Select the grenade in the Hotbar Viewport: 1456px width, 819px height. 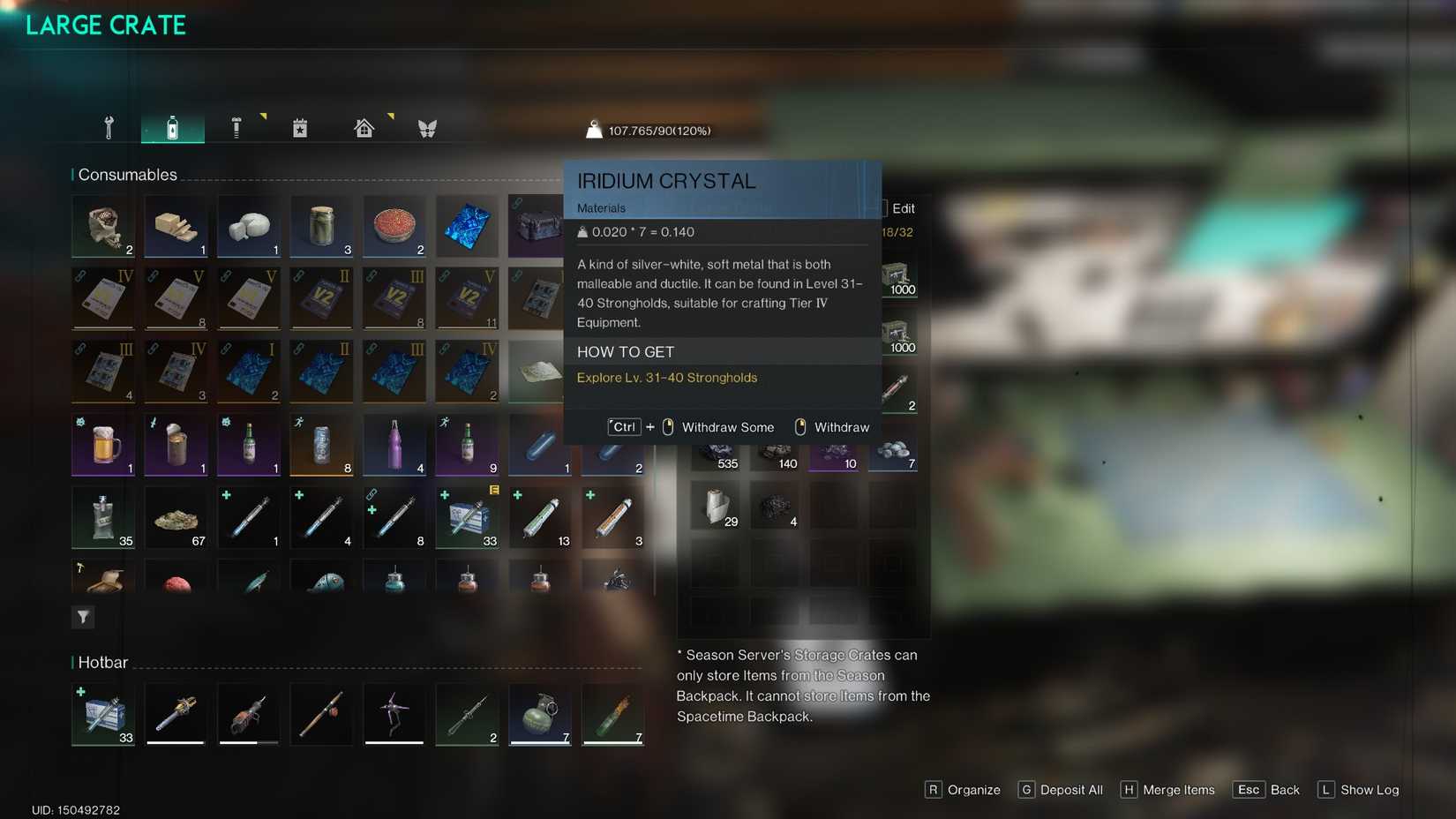tap(540, 714)
